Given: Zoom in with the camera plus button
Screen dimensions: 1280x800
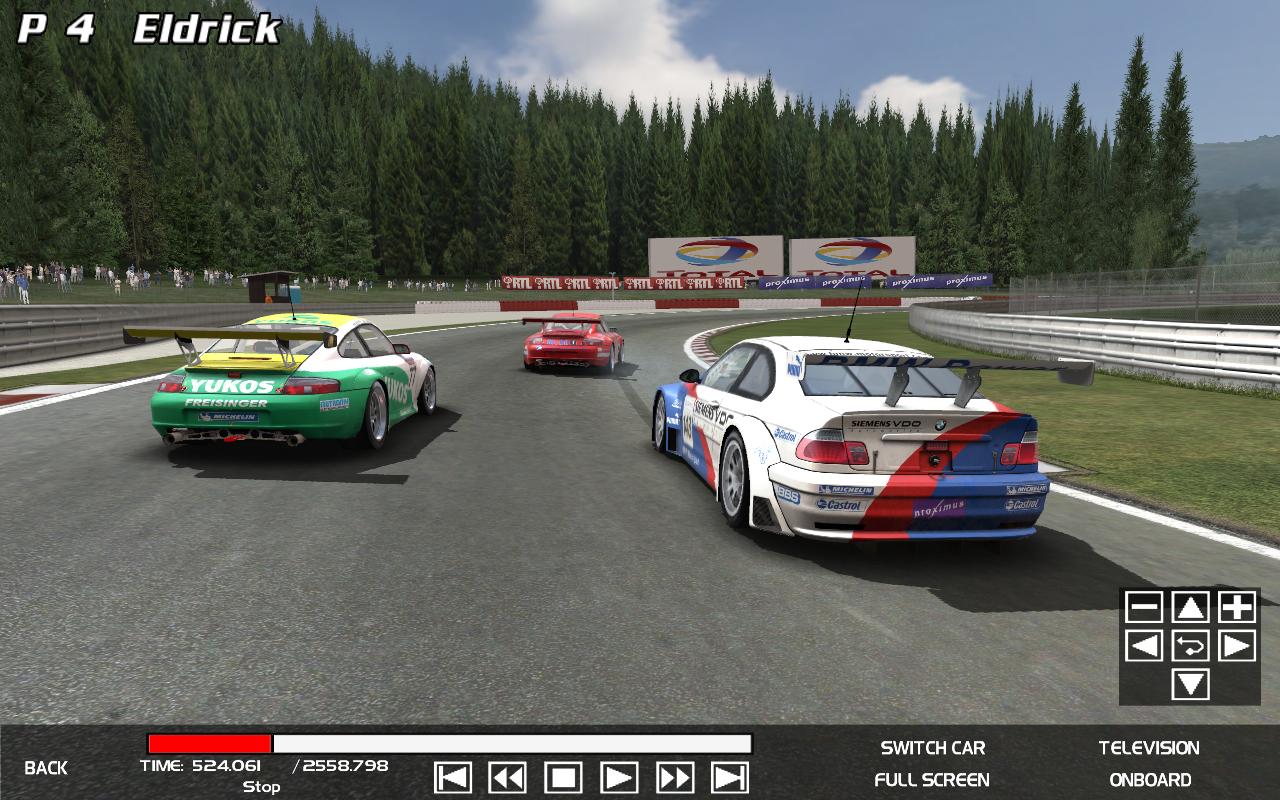Looking at the screenshot, I should click(1237, 607).
